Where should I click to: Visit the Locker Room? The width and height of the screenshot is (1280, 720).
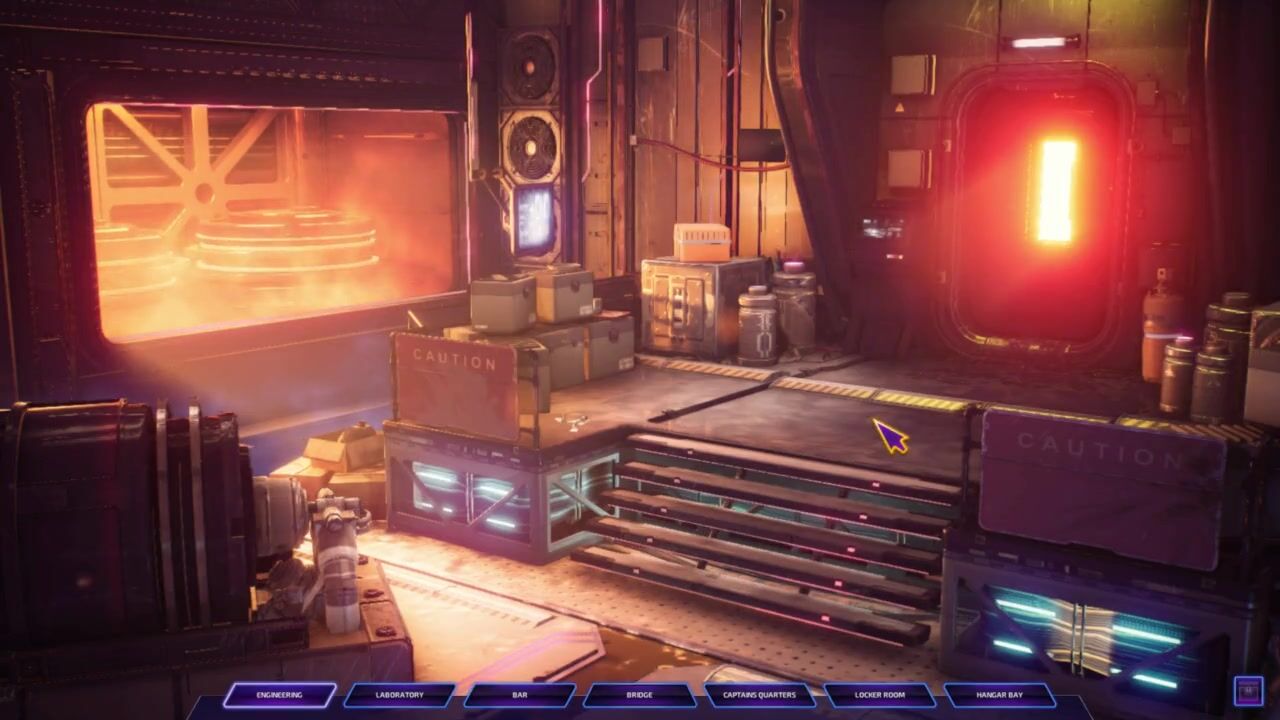coord(880,695)
